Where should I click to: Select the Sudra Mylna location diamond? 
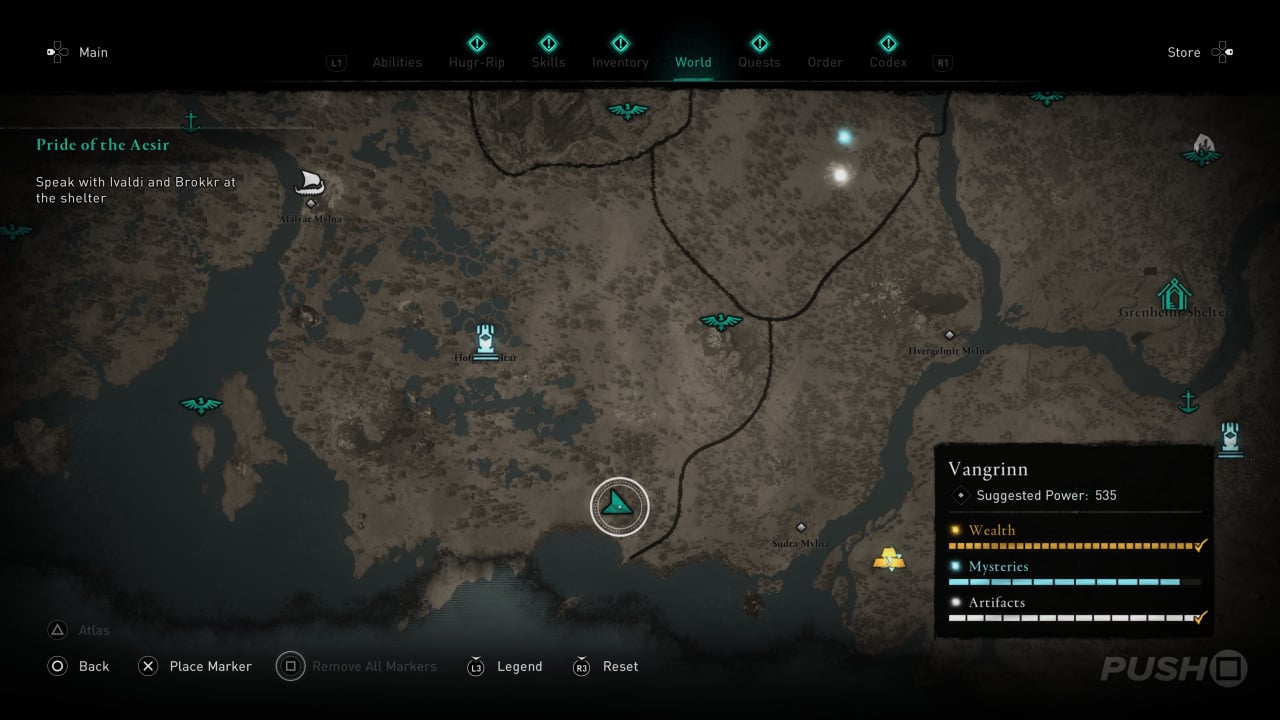click(x=800, y=527)
